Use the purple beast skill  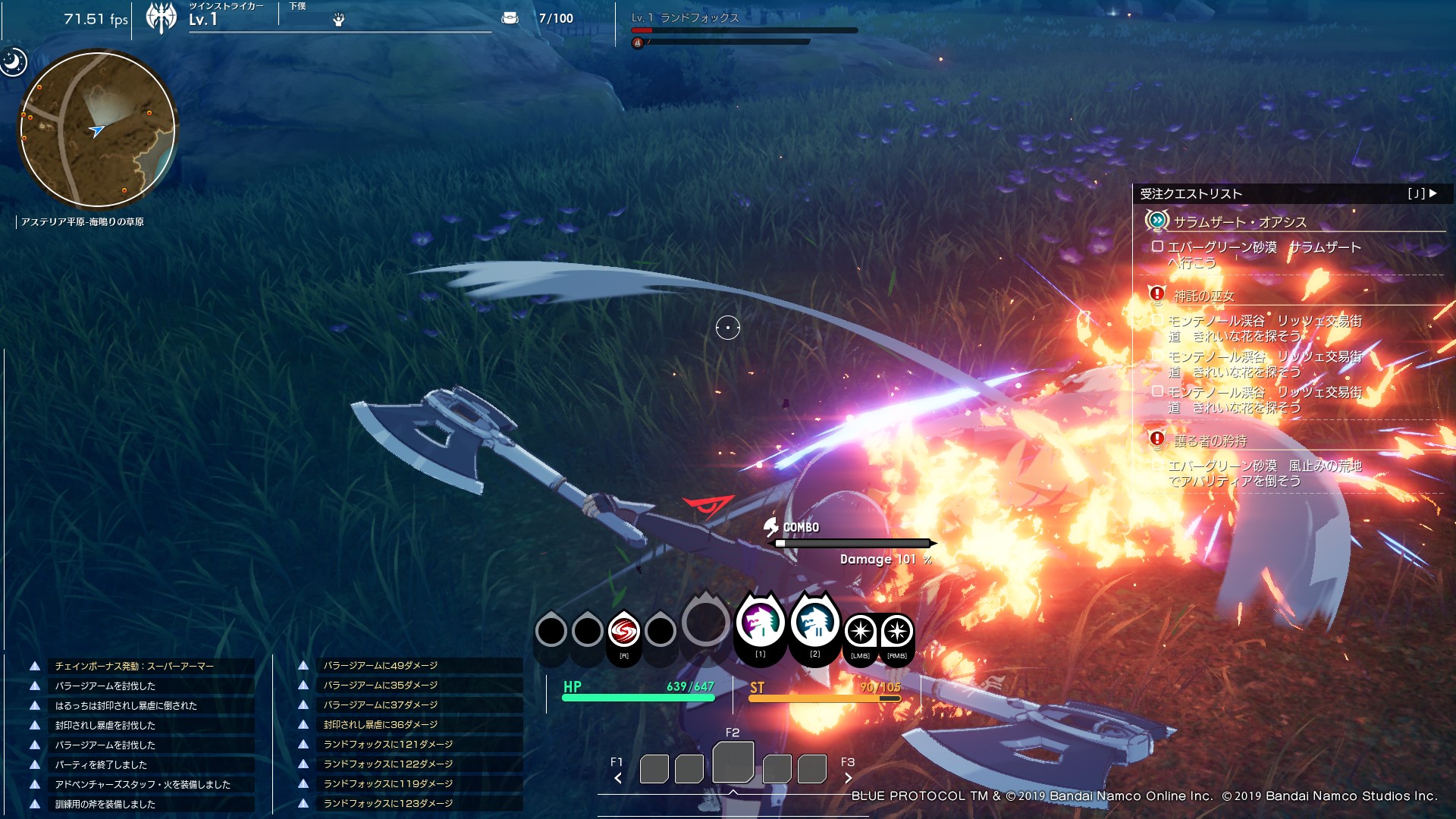(759, 623)
